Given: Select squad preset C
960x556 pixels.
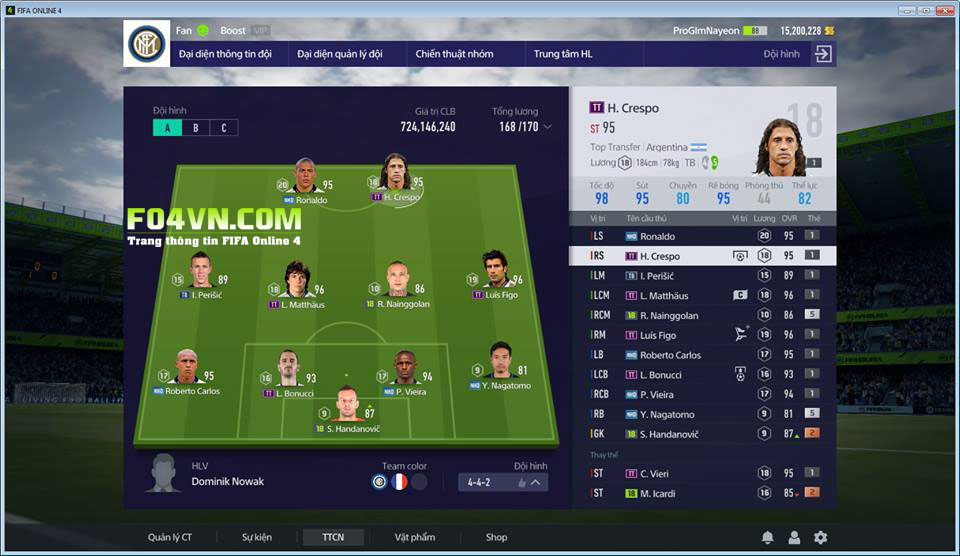Looking at the screenshot, I should pyautogui.click(x=224, y=128).
